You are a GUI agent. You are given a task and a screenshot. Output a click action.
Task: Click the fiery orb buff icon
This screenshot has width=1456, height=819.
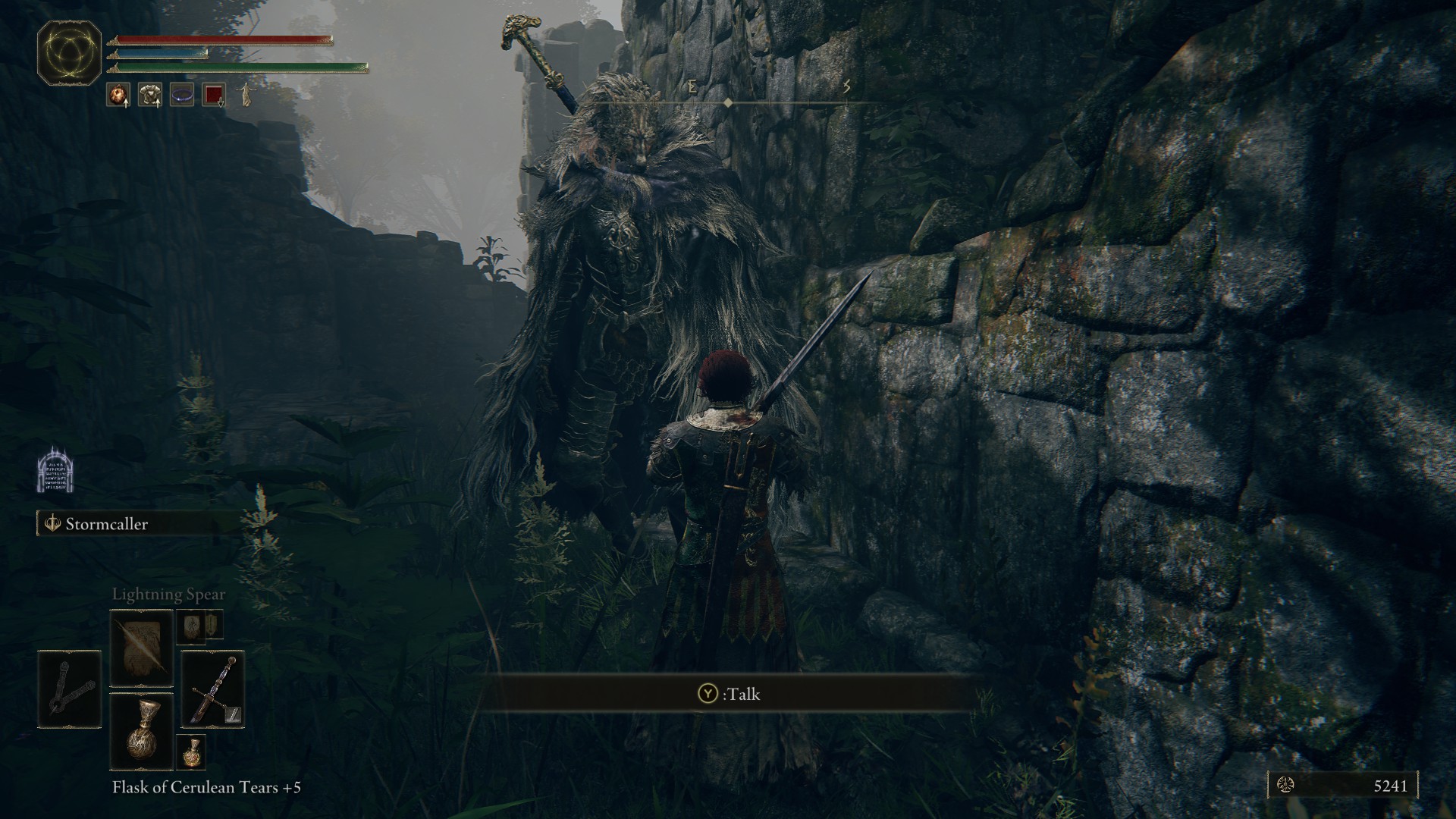pyautogui.click(x=118, y=95)
